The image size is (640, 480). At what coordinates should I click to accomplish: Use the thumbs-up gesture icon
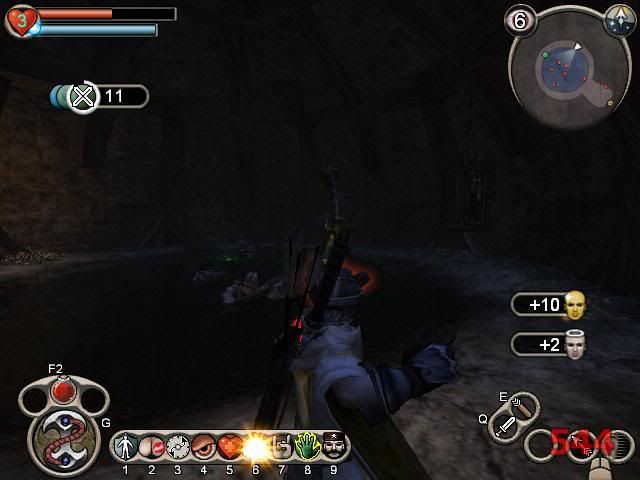pyautogui.click(x=282, y=445)
